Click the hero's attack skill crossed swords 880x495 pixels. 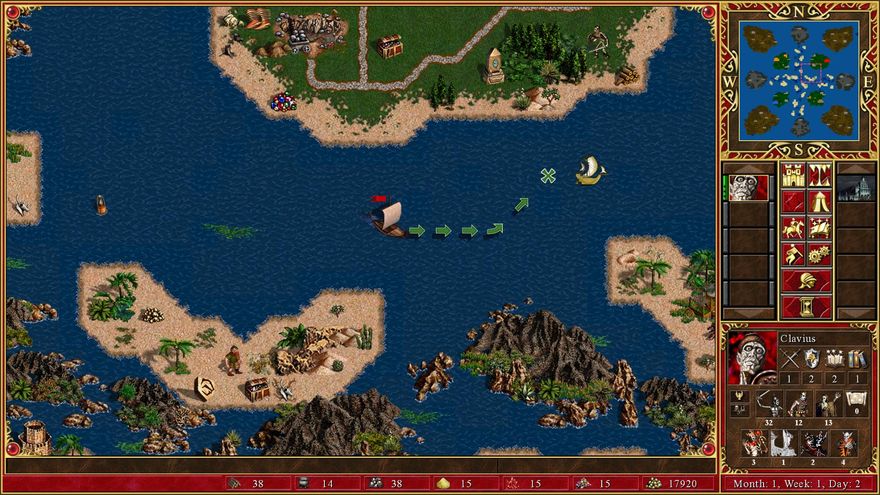tap(790, 359)
